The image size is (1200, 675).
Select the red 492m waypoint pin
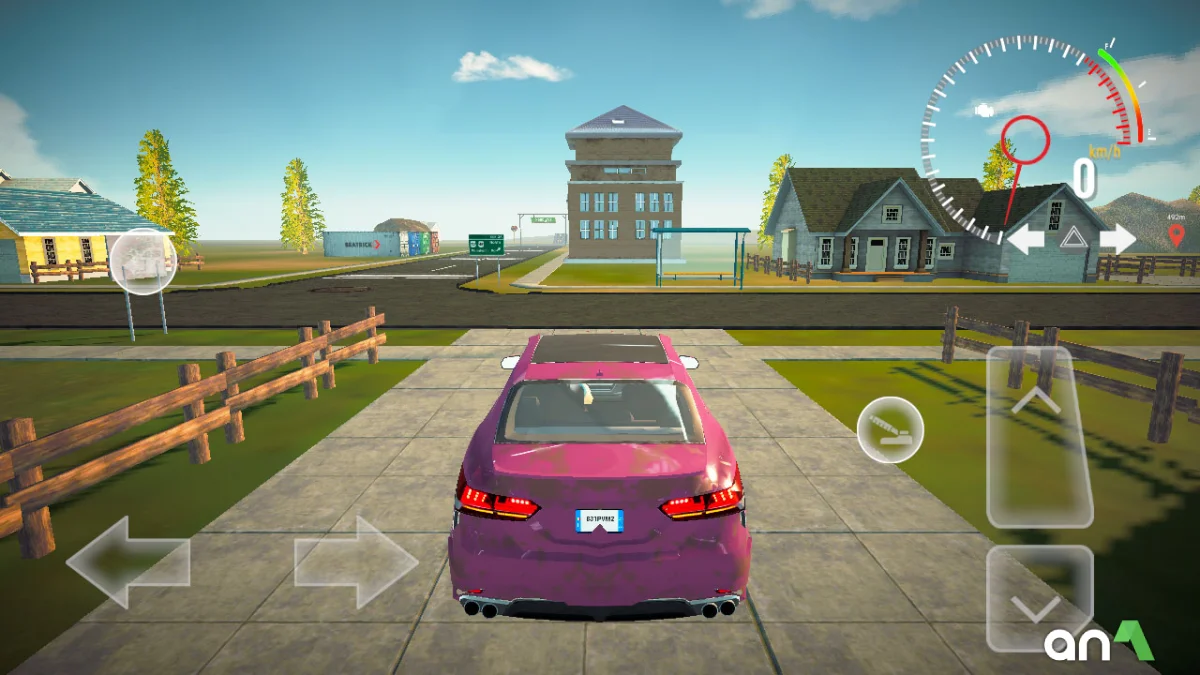[x=1176, y=236]
